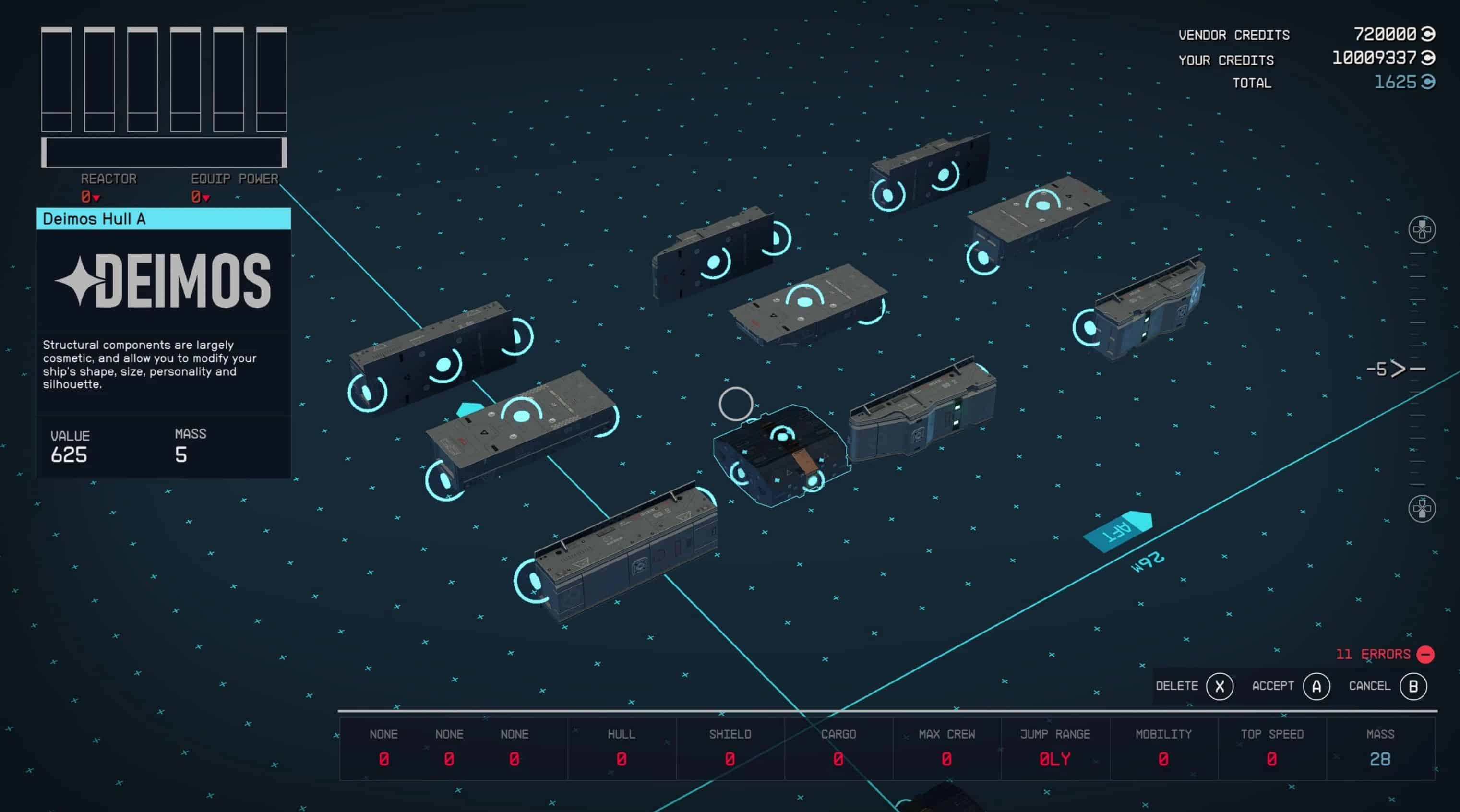
Task: Delete the selected ship module
Action: click(x=1219, y=686)
